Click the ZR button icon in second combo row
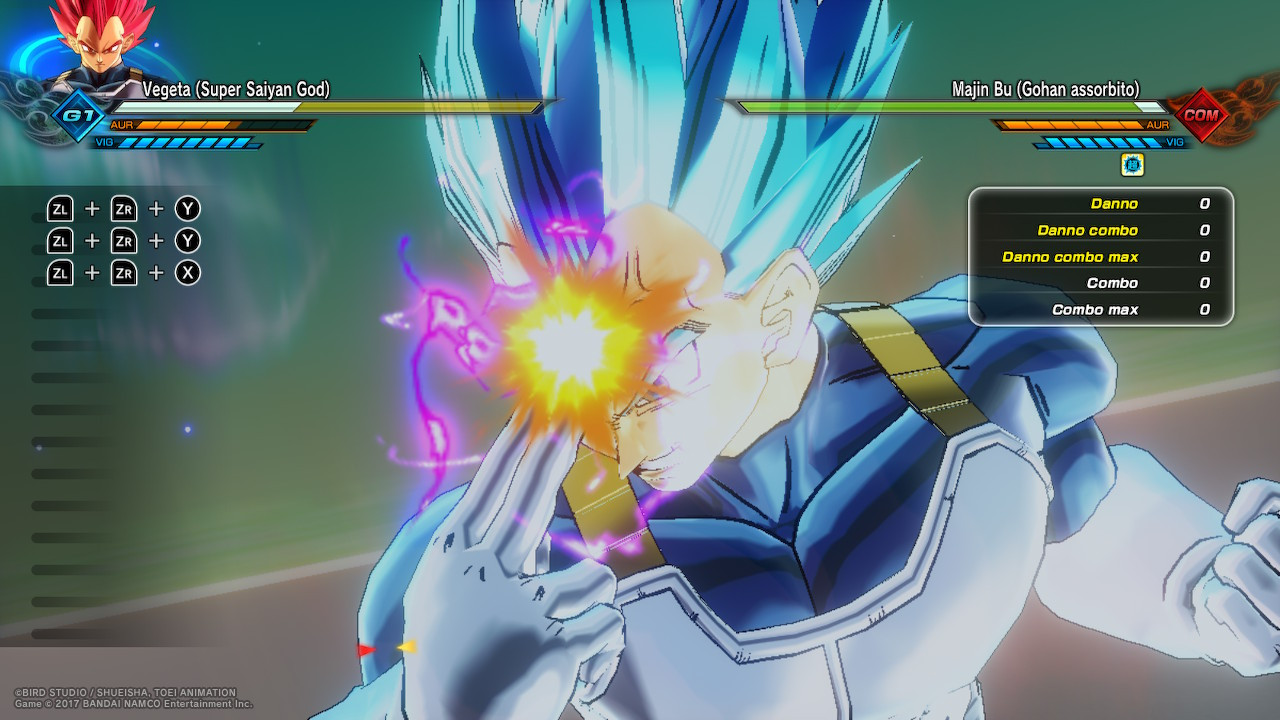 coord(123,240)
